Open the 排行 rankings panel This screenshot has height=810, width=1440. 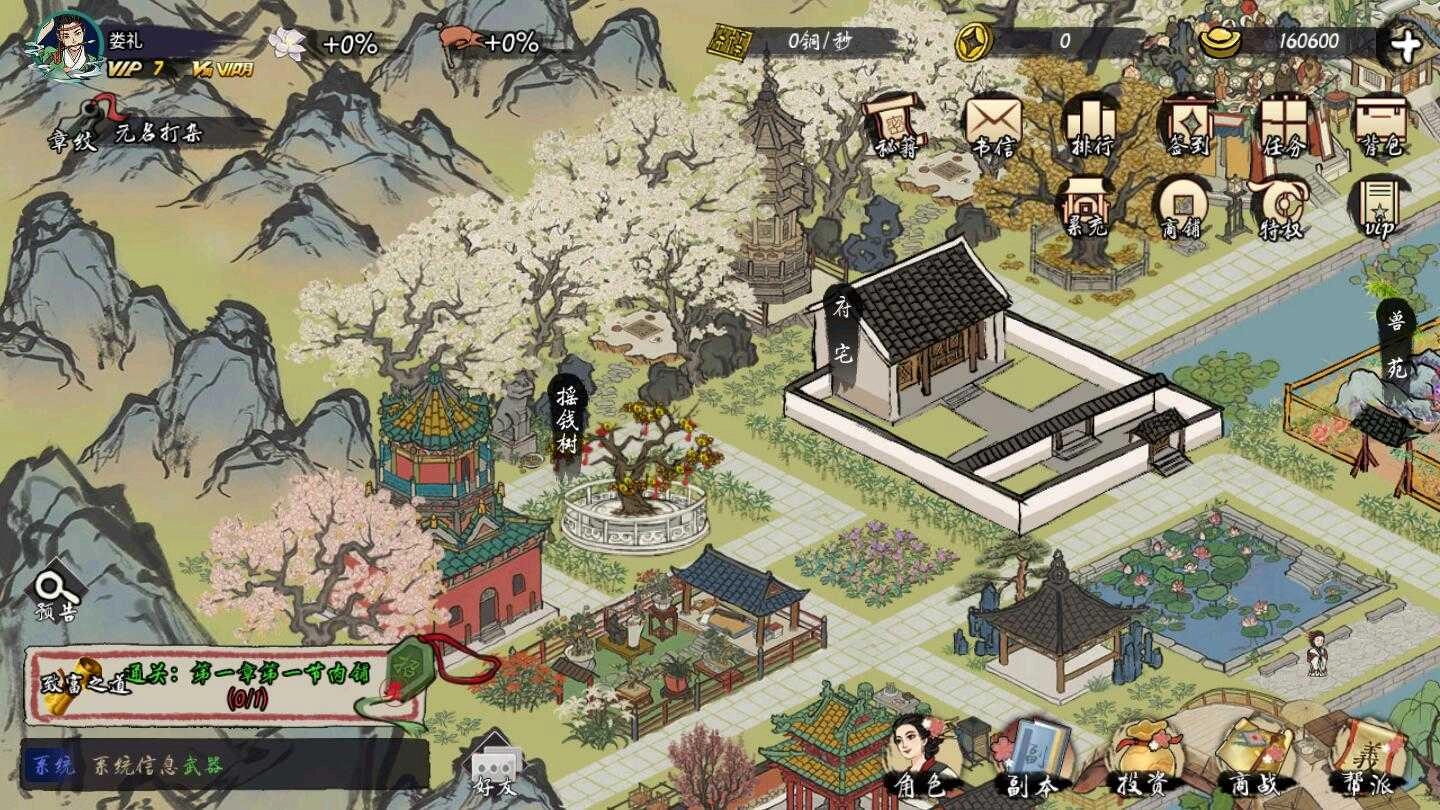tap(1092, 125)
